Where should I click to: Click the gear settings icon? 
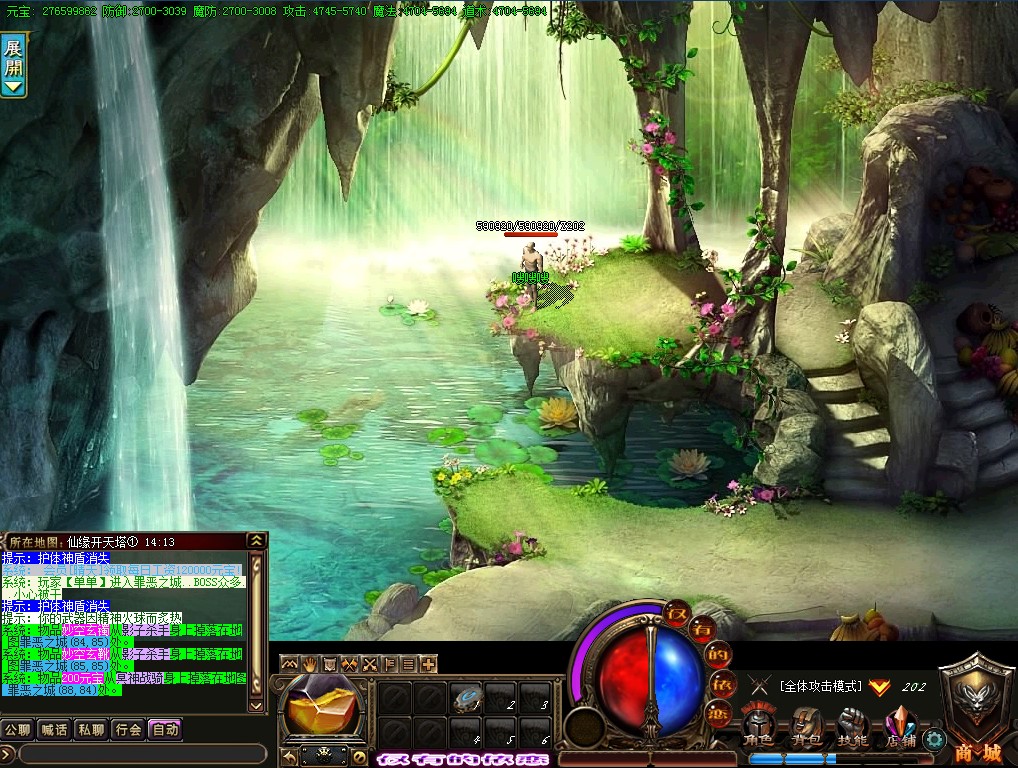(935, 741)
